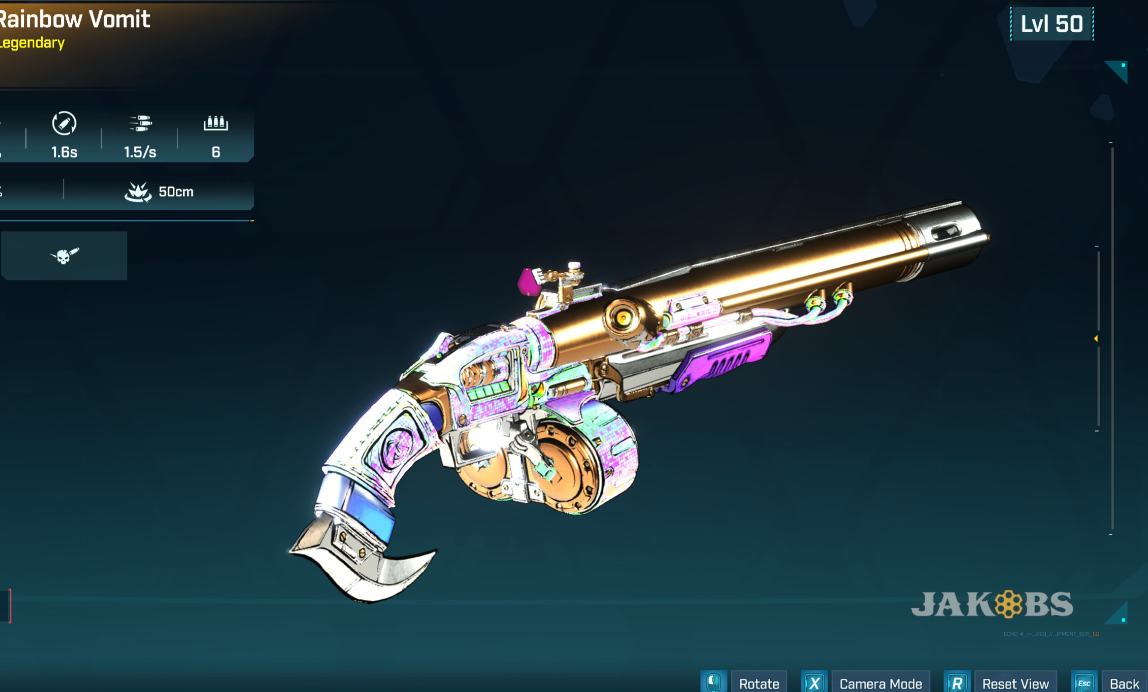Click the Rotate button
The image size is (1148, 692).
pyautogui.click(x=758, y=683)
